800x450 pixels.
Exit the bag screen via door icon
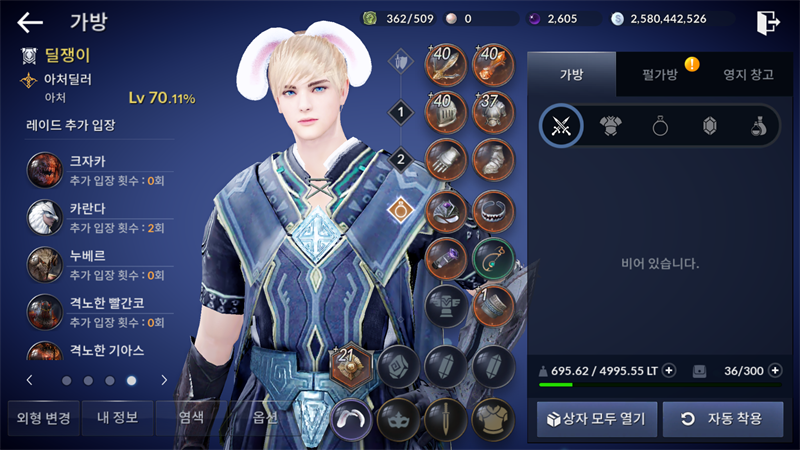(768, 21)
